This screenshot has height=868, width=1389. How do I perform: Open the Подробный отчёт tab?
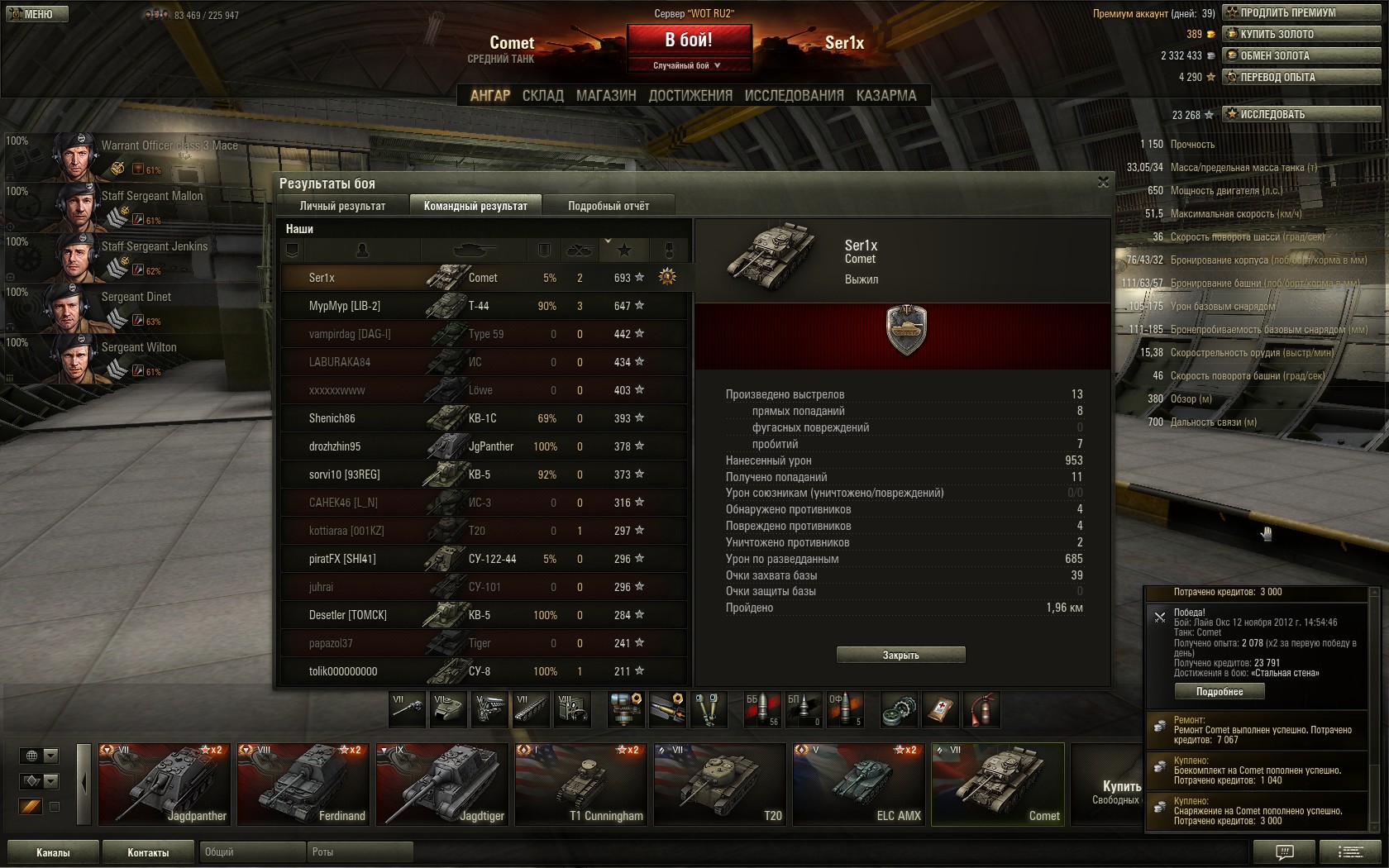(x=609, y=206)
